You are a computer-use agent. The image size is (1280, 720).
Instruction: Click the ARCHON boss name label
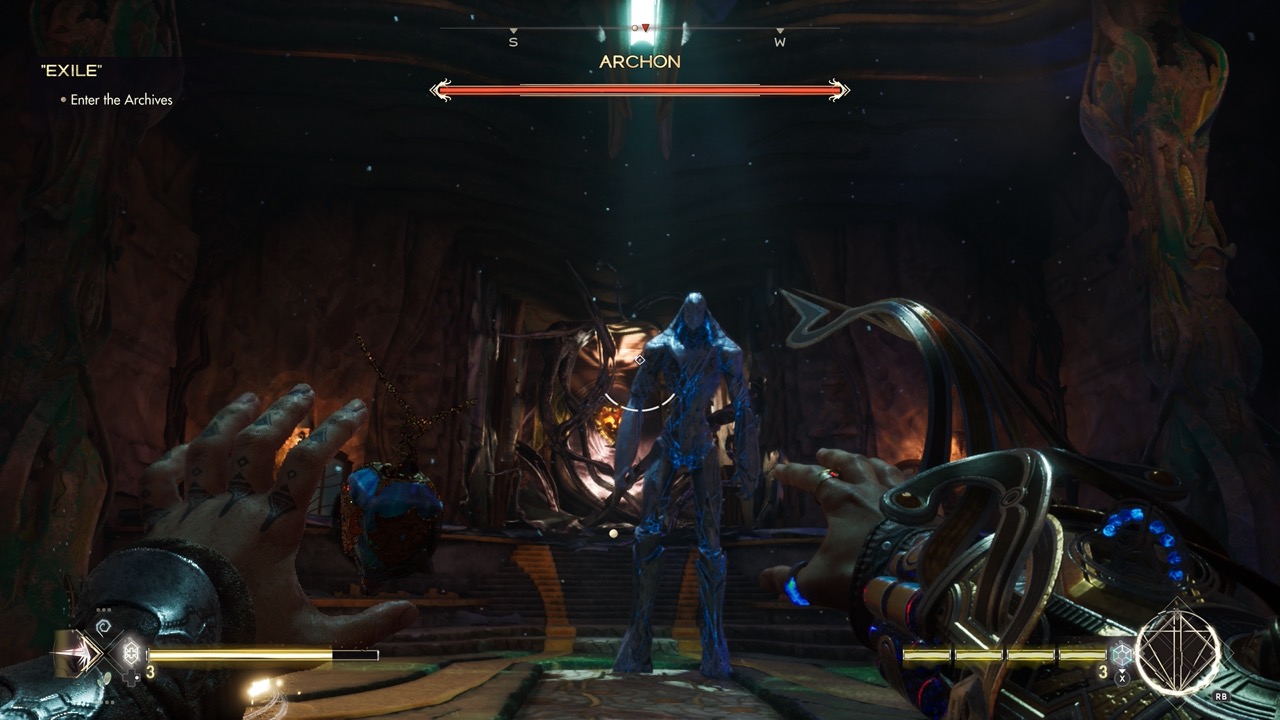[640, 62]
